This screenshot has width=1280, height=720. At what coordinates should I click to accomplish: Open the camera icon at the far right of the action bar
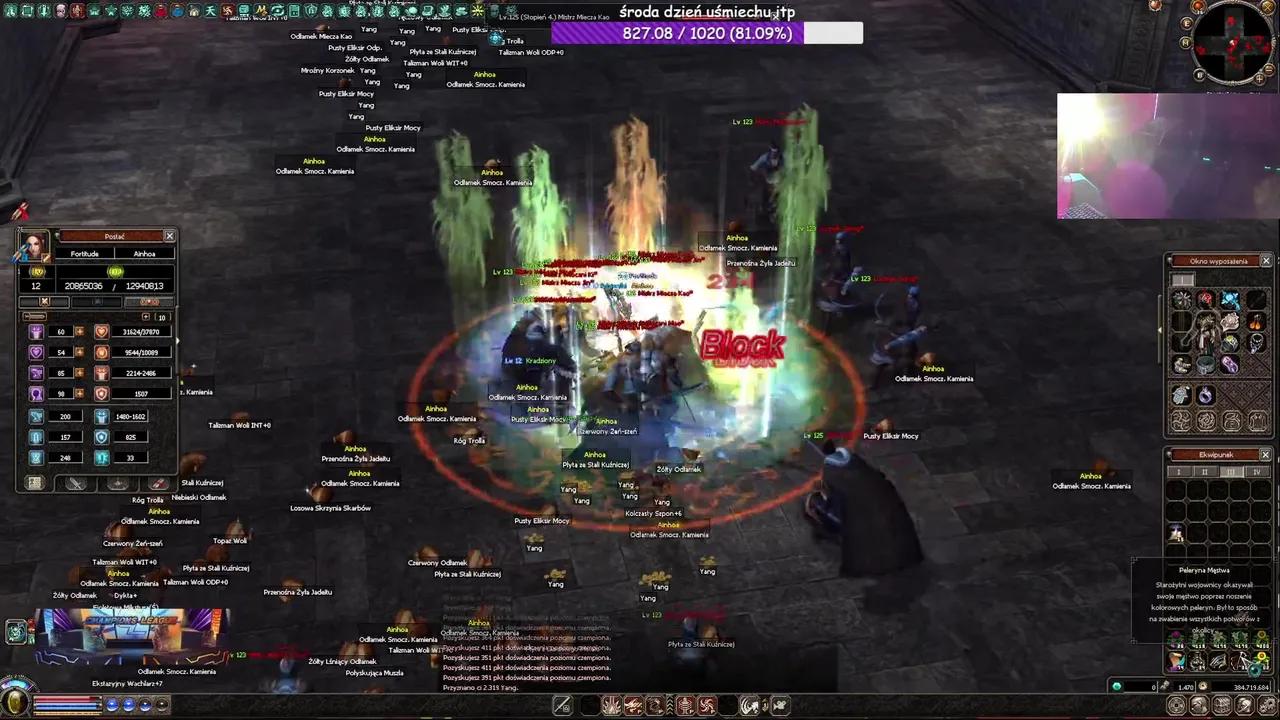[x=778, y=706]
